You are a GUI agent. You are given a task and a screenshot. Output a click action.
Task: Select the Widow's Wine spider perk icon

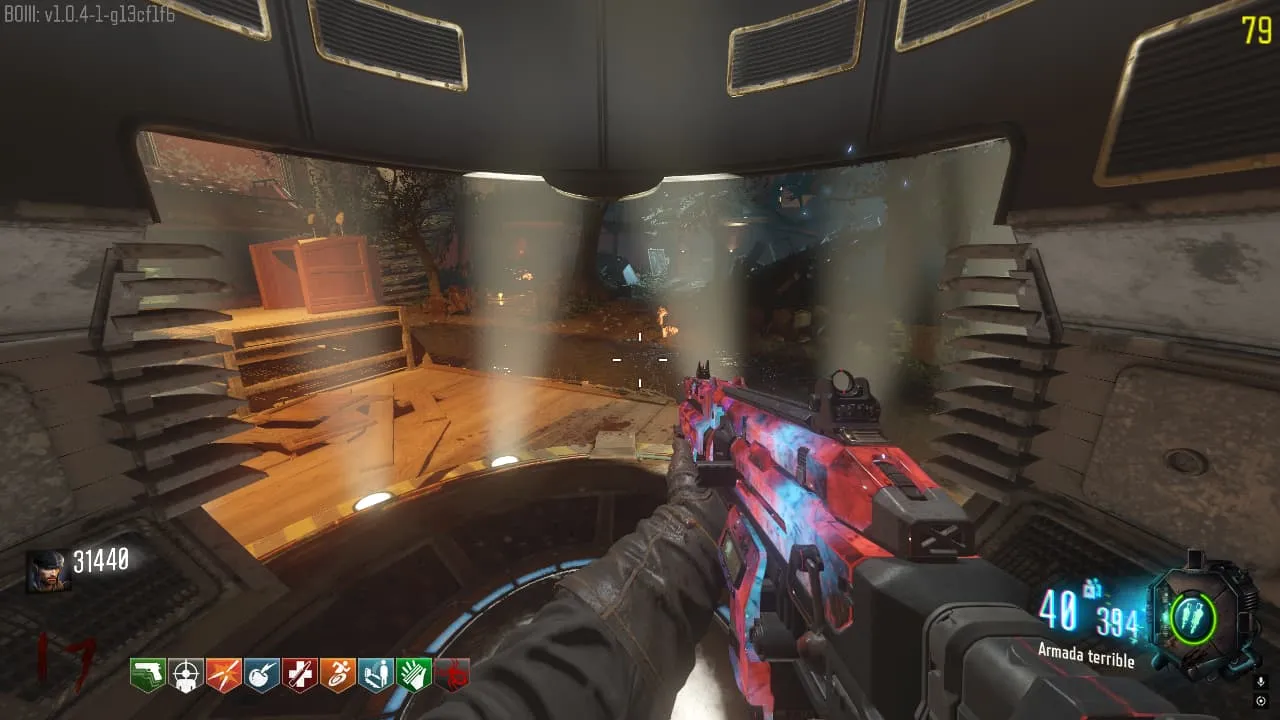point(452,676)
